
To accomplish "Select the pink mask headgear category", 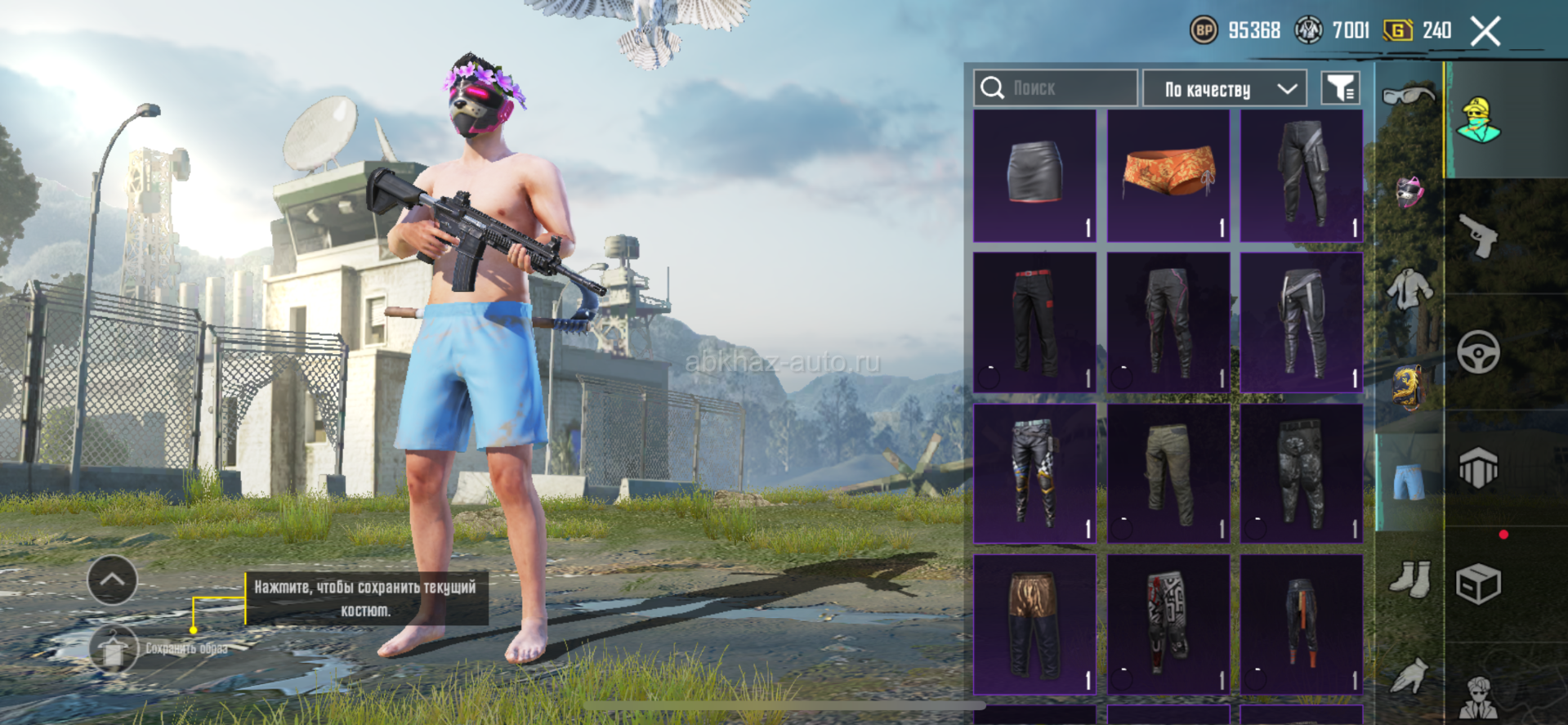I will 1409,192.
